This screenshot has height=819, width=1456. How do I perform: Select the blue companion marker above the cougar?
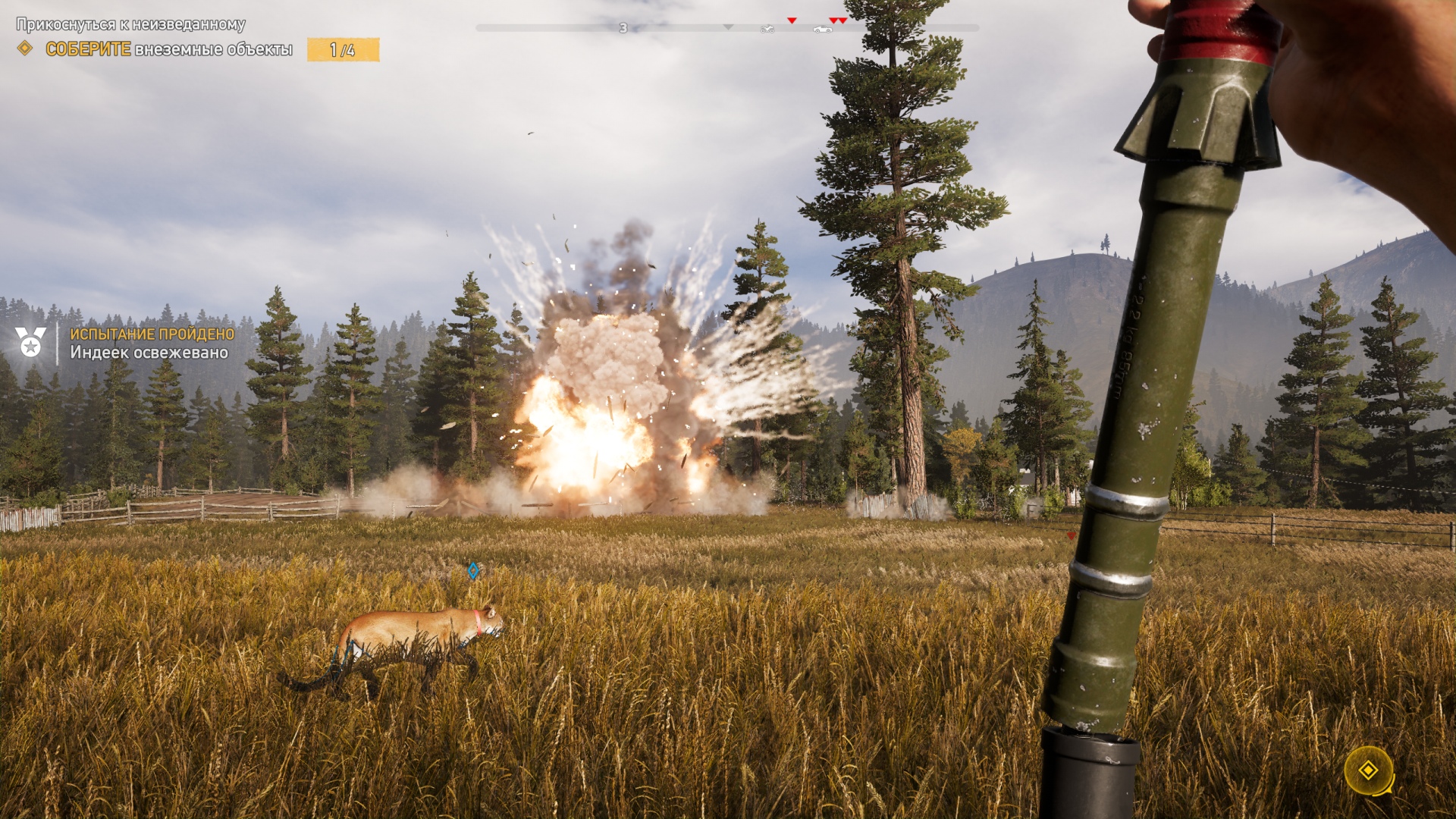click(473, 570)
